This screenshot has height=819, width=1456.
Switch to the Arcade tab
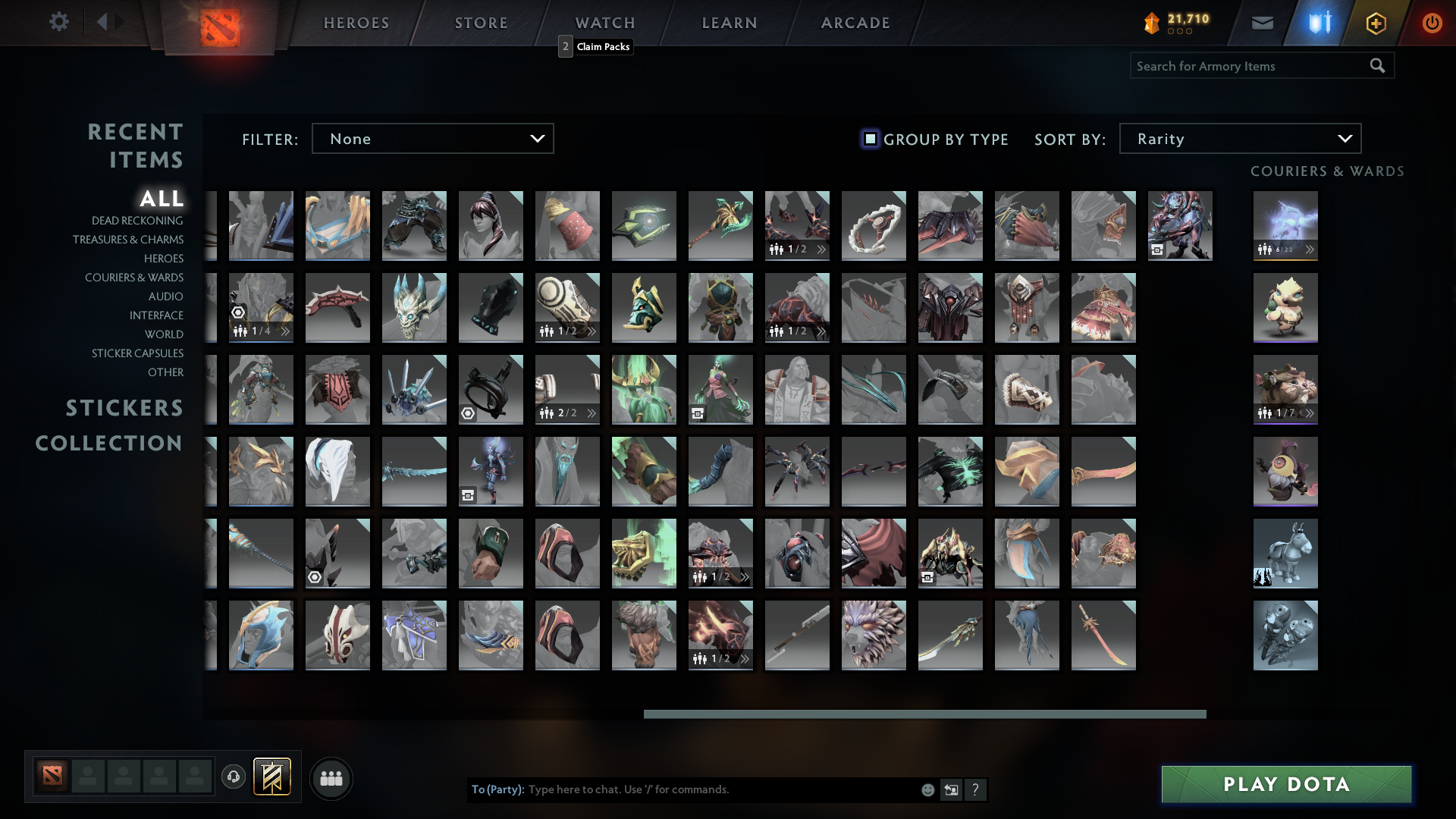[854, 22]
